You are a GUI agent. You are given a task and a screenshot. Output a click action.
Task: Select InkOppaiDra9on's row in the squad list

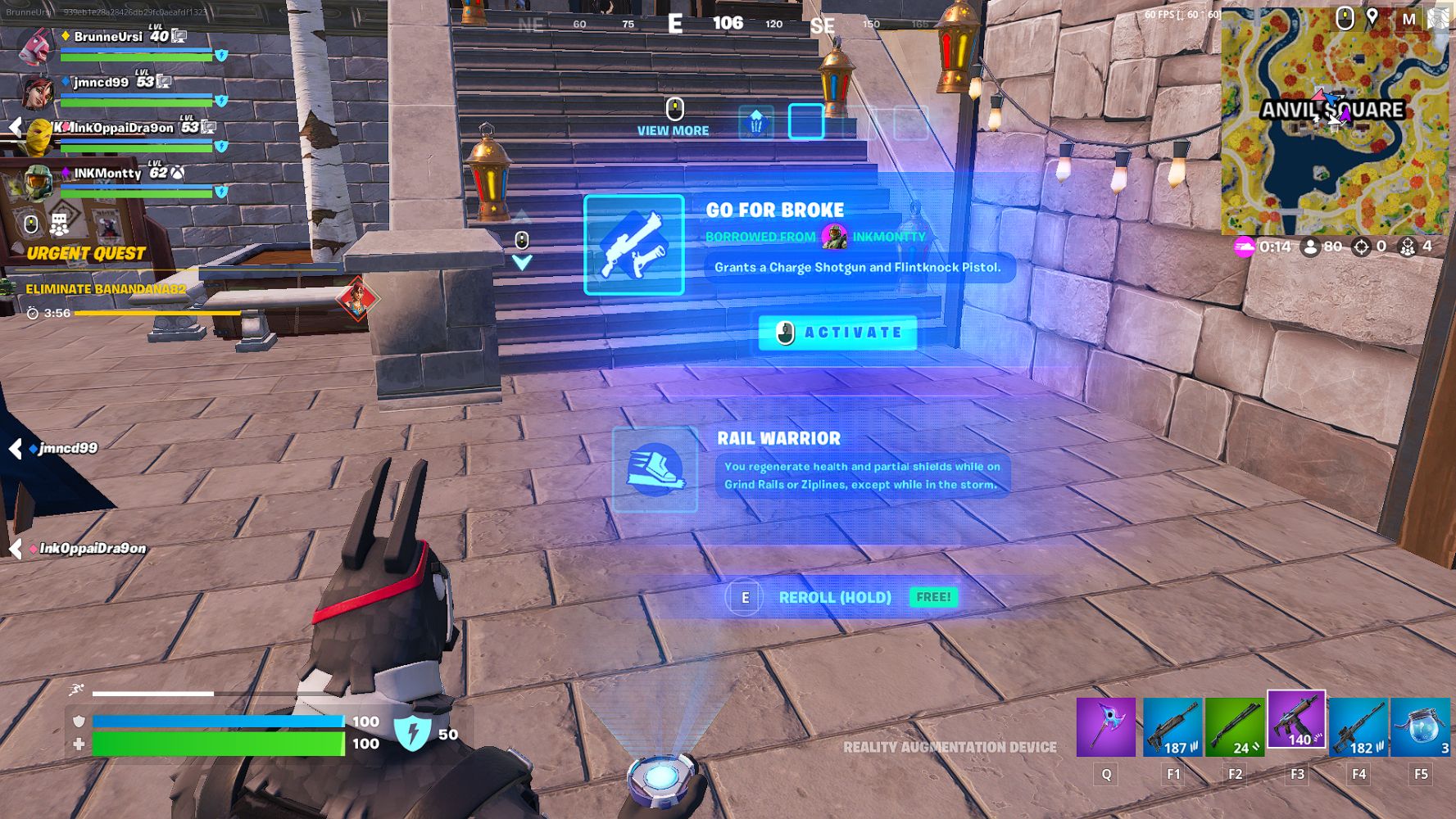pyautogui.click(x=123, y=128)
